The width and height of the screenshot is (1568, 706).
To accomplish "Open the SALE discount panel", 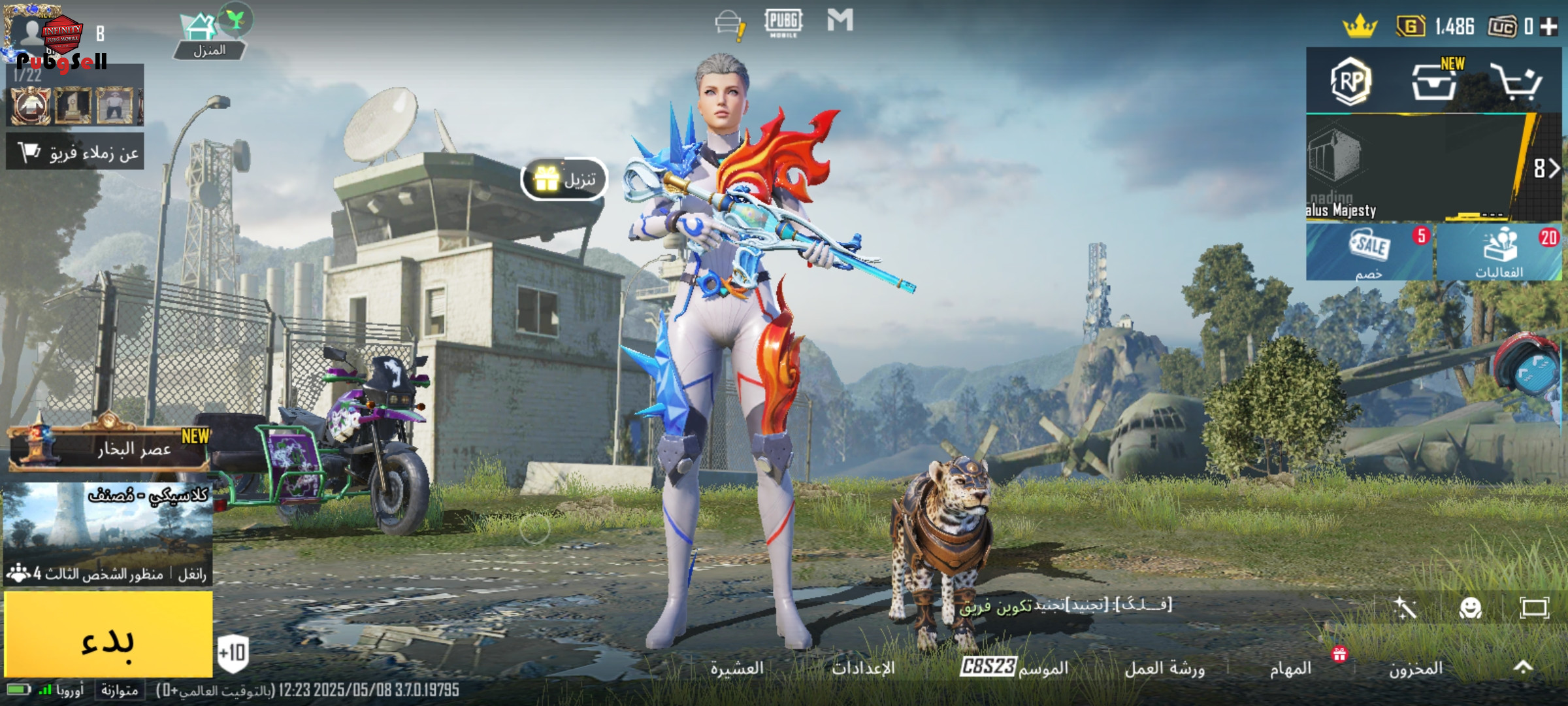I will (x=1369, y=252).
